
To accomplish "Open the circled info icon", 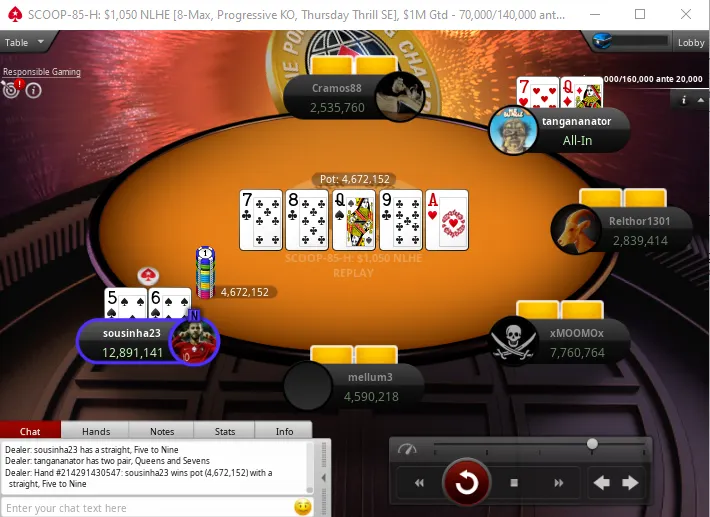I will [x=33, y=90].
